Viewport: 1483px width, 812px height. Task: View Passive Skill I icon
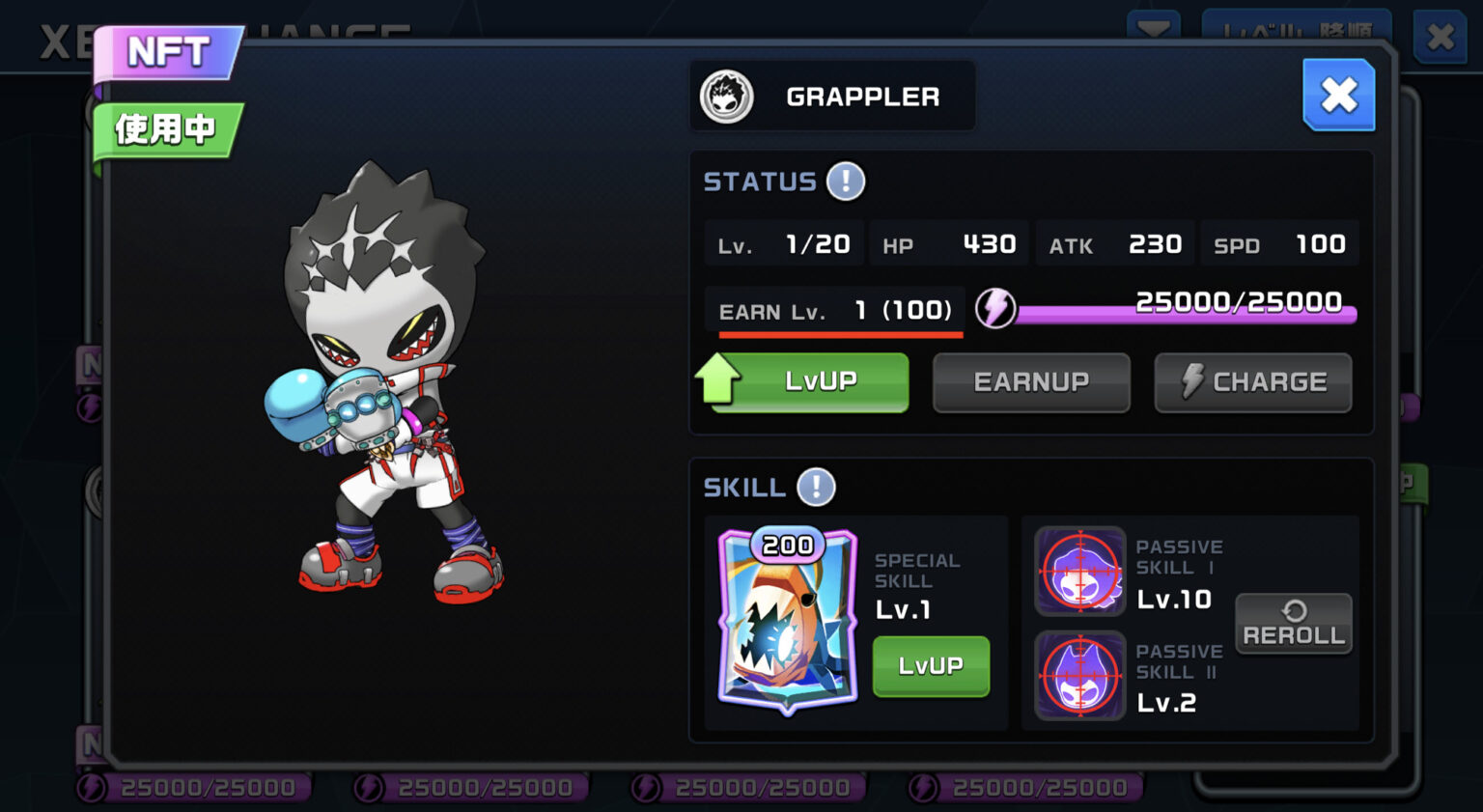pos(1080,572)
